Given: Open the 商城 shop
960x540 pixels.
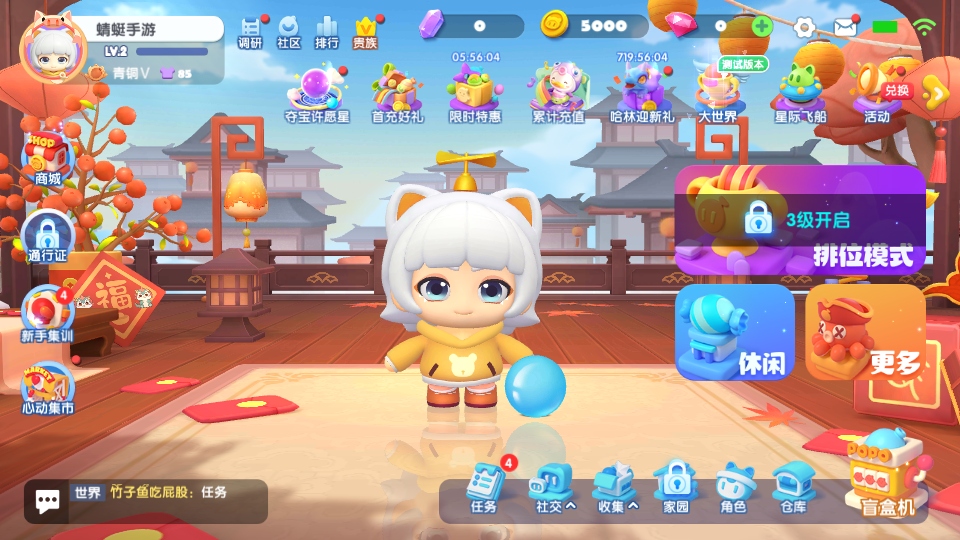Looking at the screenshot, I should click(47, 158).
